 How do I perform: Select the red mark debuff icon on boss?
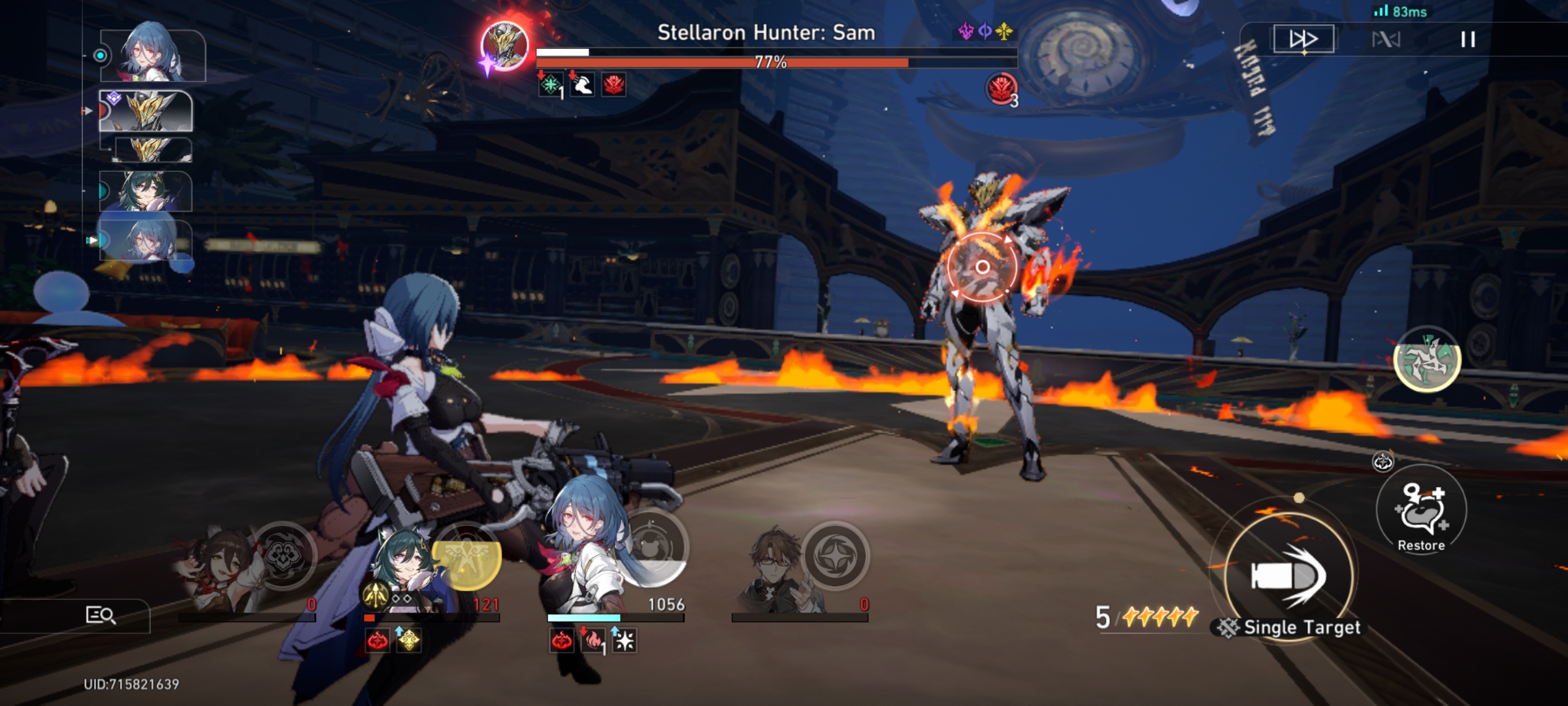pyautogui.click(x=615, y=86)
